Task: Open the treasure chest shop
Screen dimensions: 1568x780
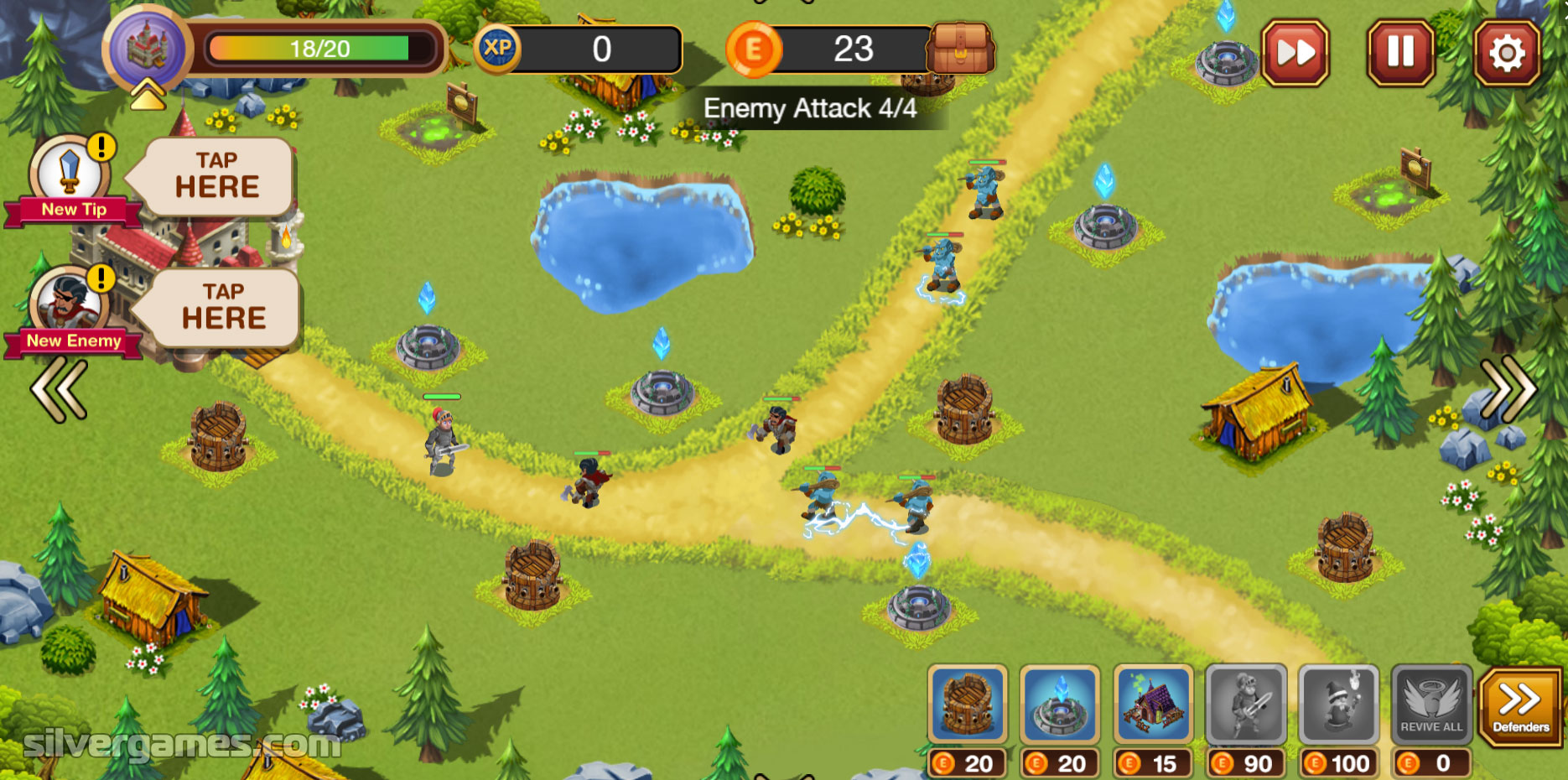Action: [x=961, y=49]
